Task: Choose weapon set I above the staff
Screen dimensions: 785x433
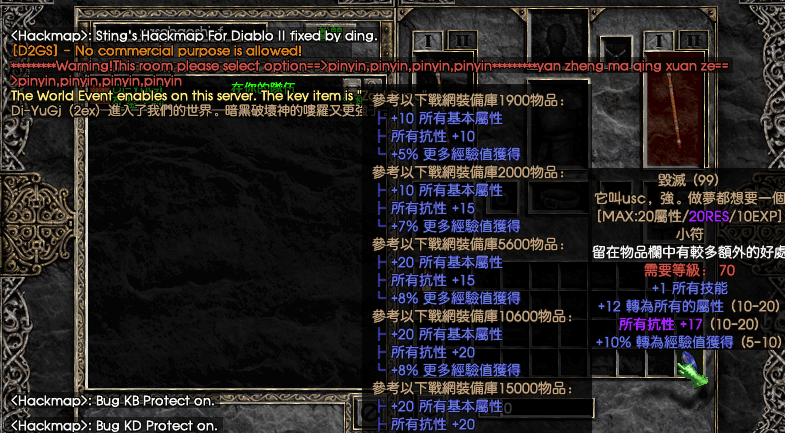Action: [657, 39]
